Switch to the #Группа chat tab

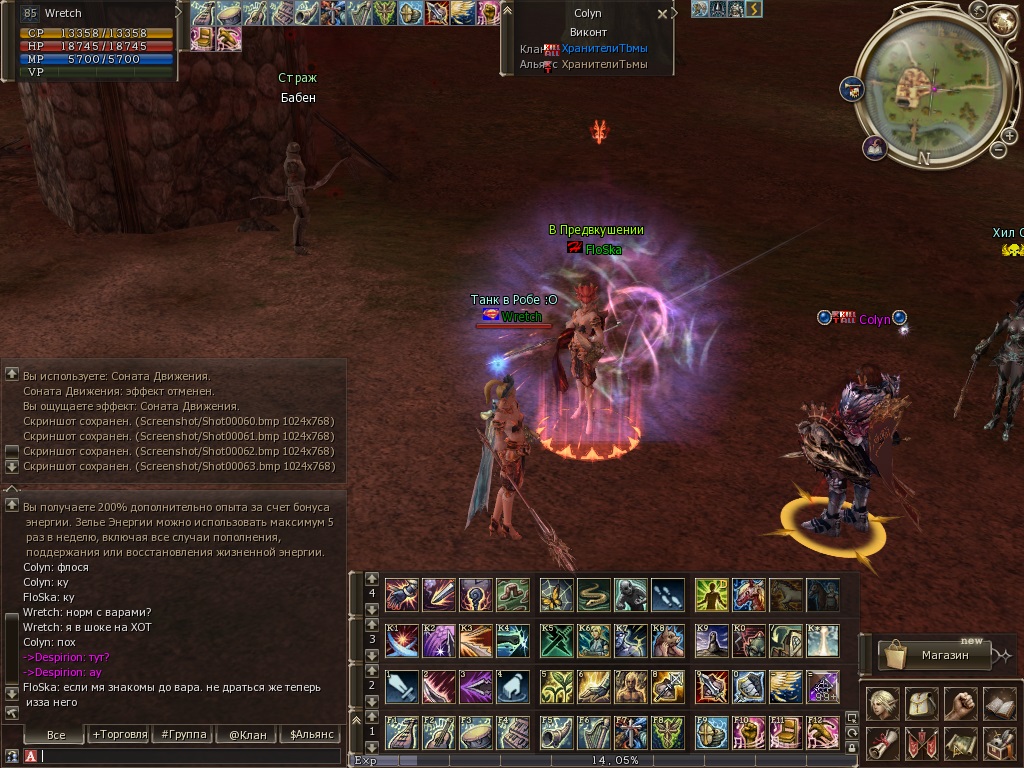[x=181, y=735]
